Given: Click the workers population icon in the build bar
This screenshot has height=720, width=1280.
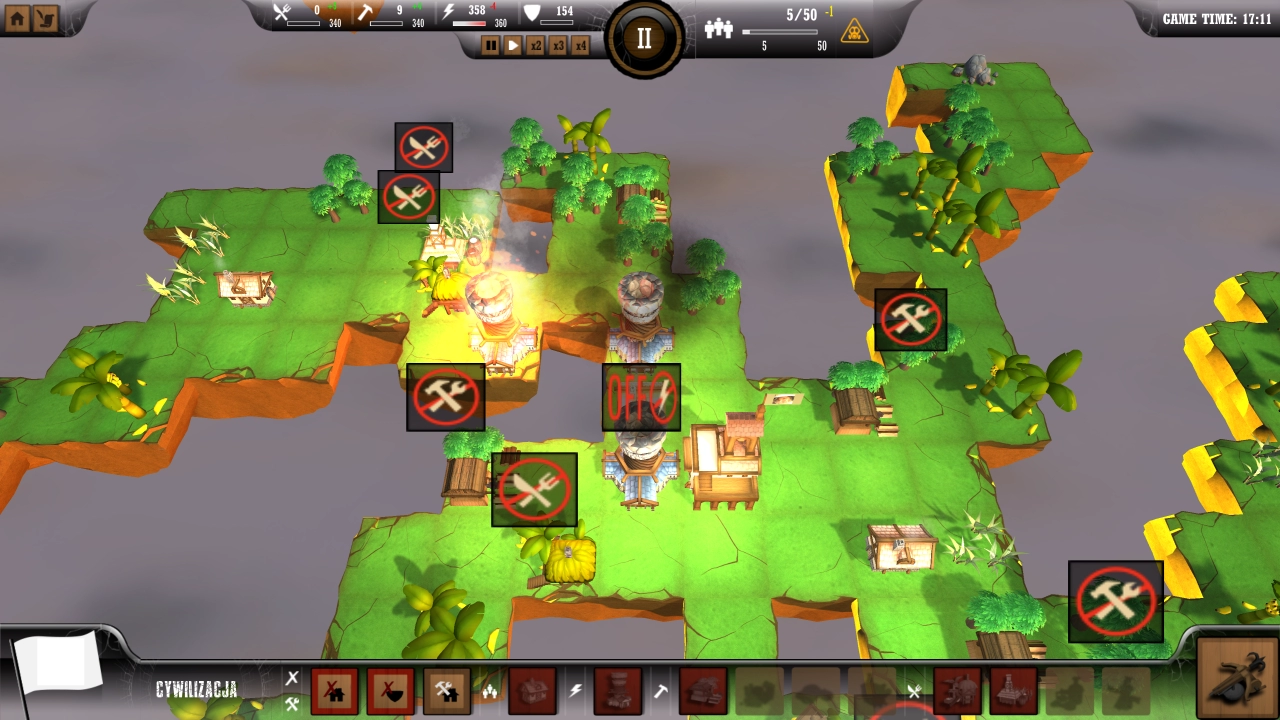Looking at the screenshot, I should tap(492, 692).
